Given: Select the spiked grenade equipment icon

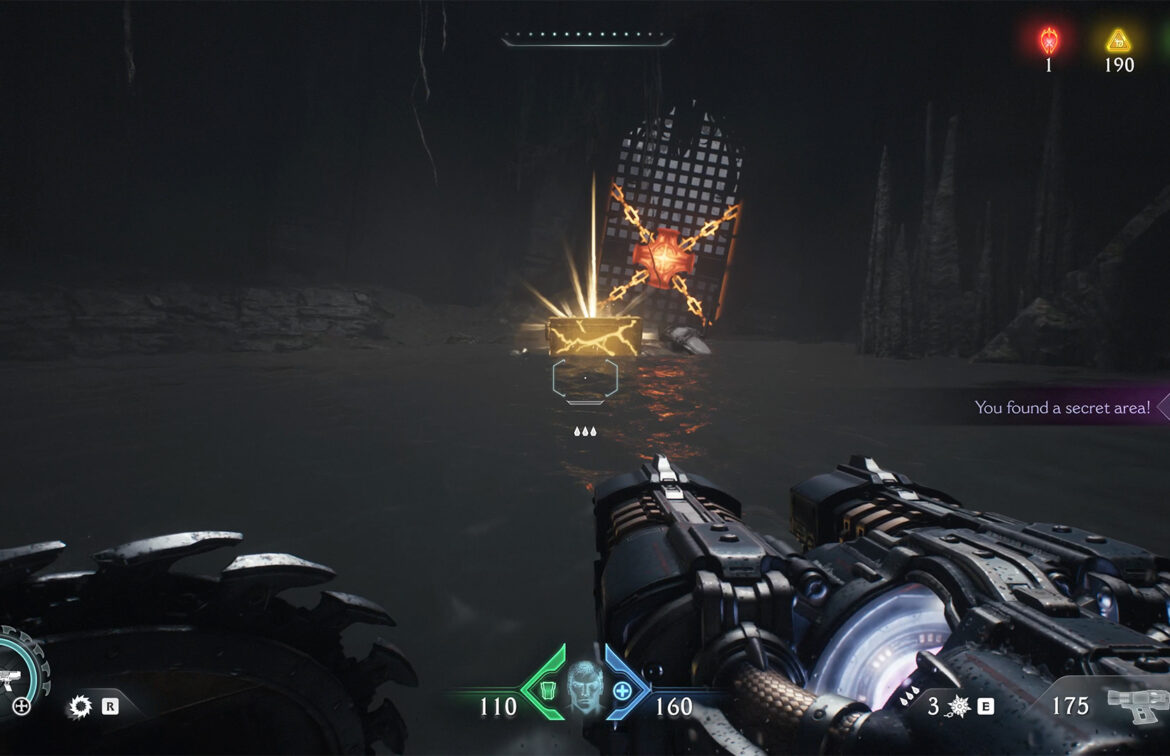Looking at the screenshot, I should pos(959,706).
